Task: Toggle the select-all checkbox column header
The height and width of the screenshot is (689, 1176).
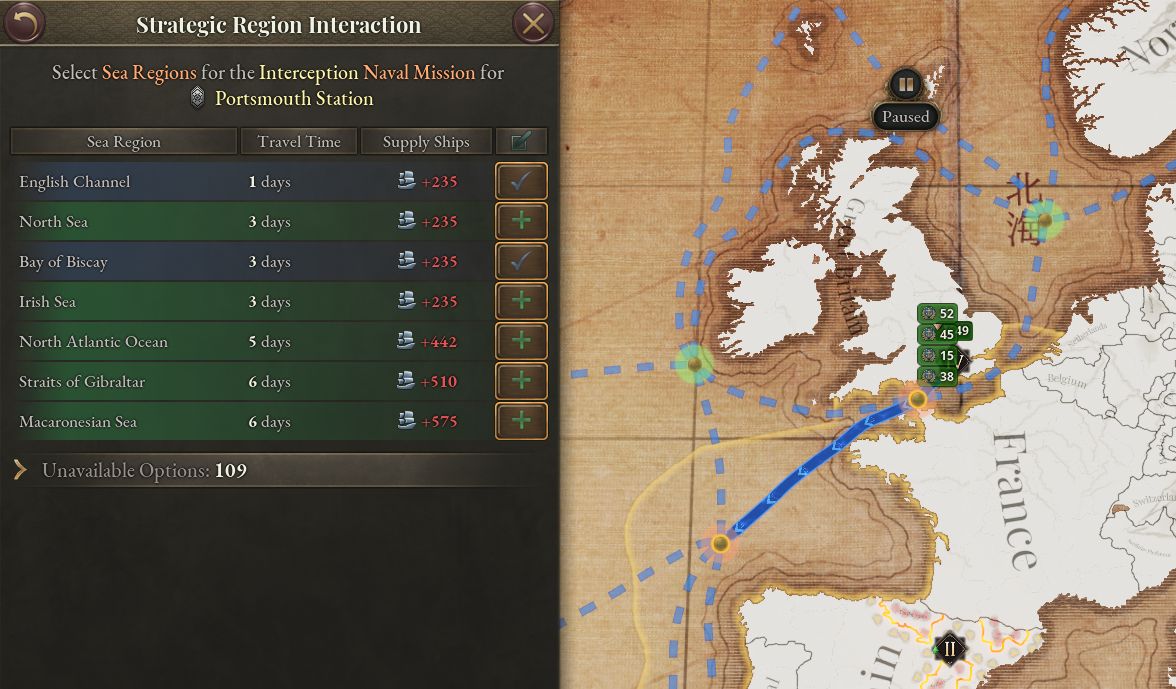Action: point(521,142)
